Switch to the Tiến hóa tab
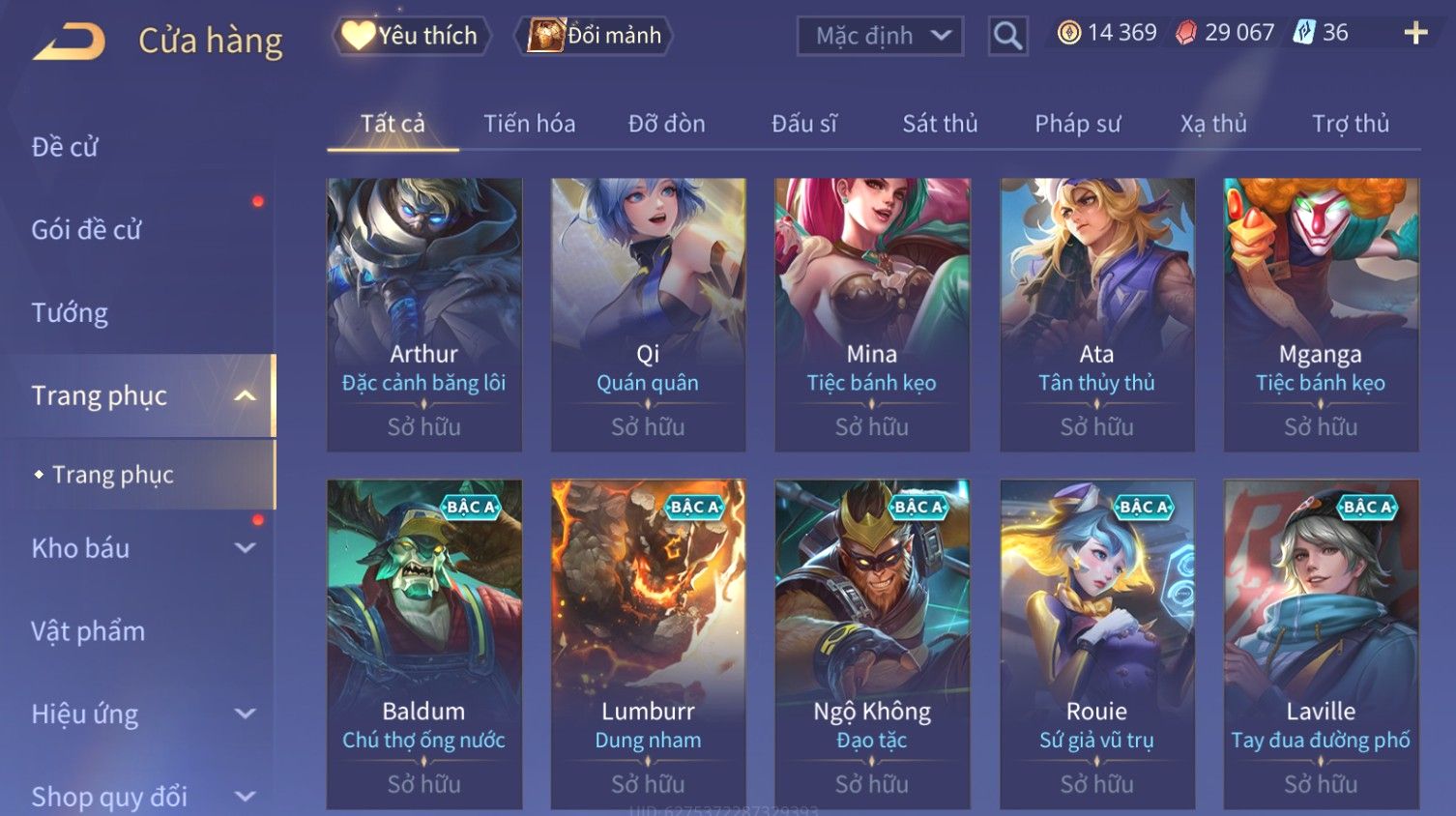1456x816 pixels. pos(529,124)
